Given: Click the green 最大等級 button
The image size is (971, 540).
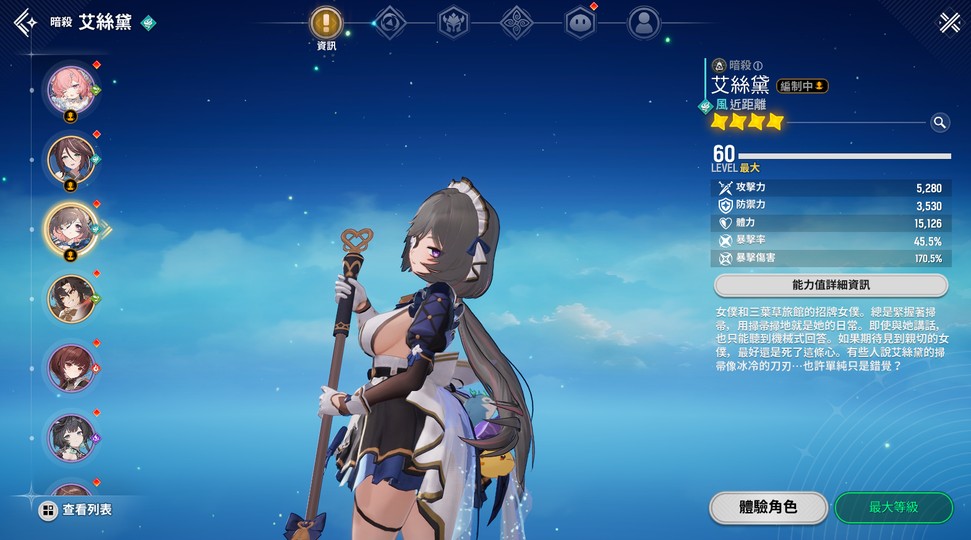Looking at the screenshot, I should point(893,507).
